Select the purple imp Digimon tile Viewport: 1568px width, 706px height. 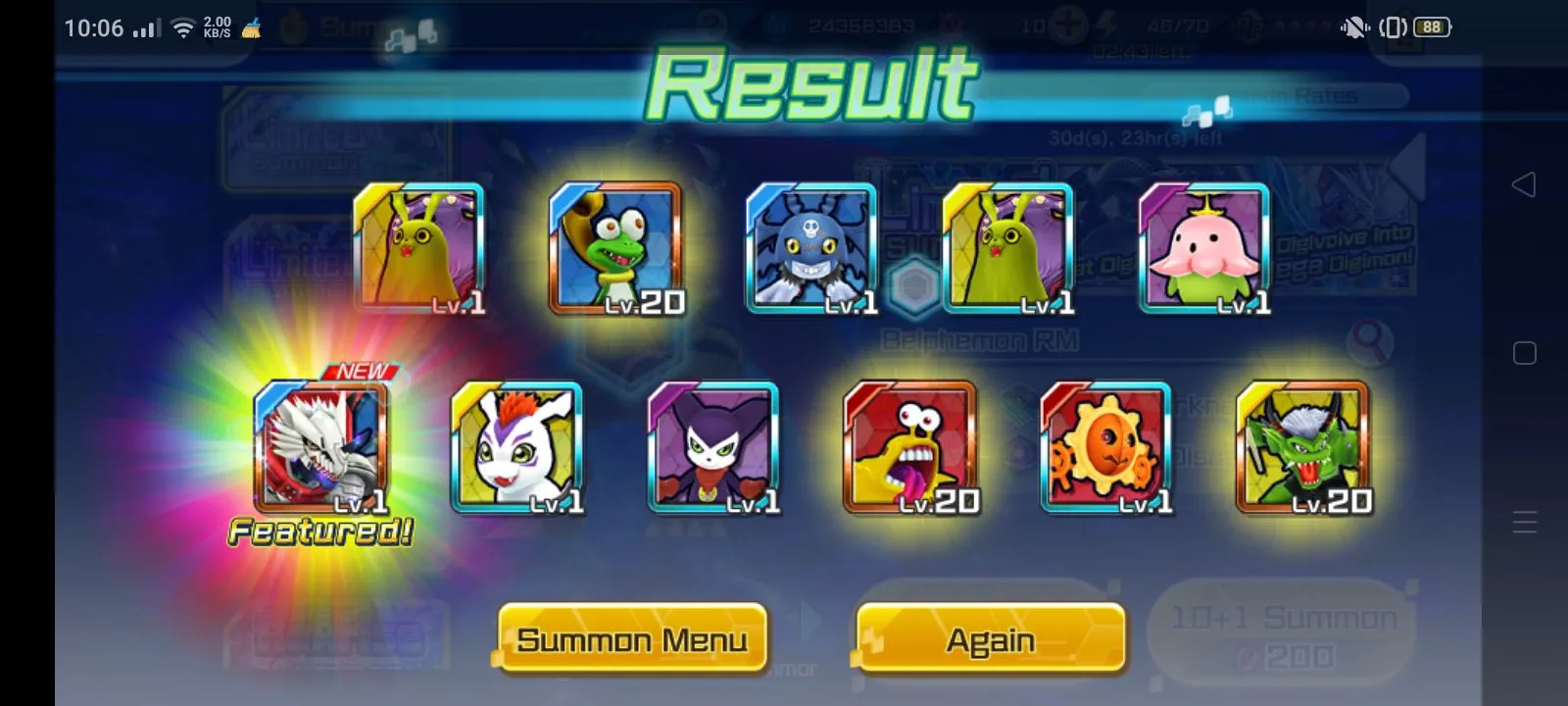[713, 447]
